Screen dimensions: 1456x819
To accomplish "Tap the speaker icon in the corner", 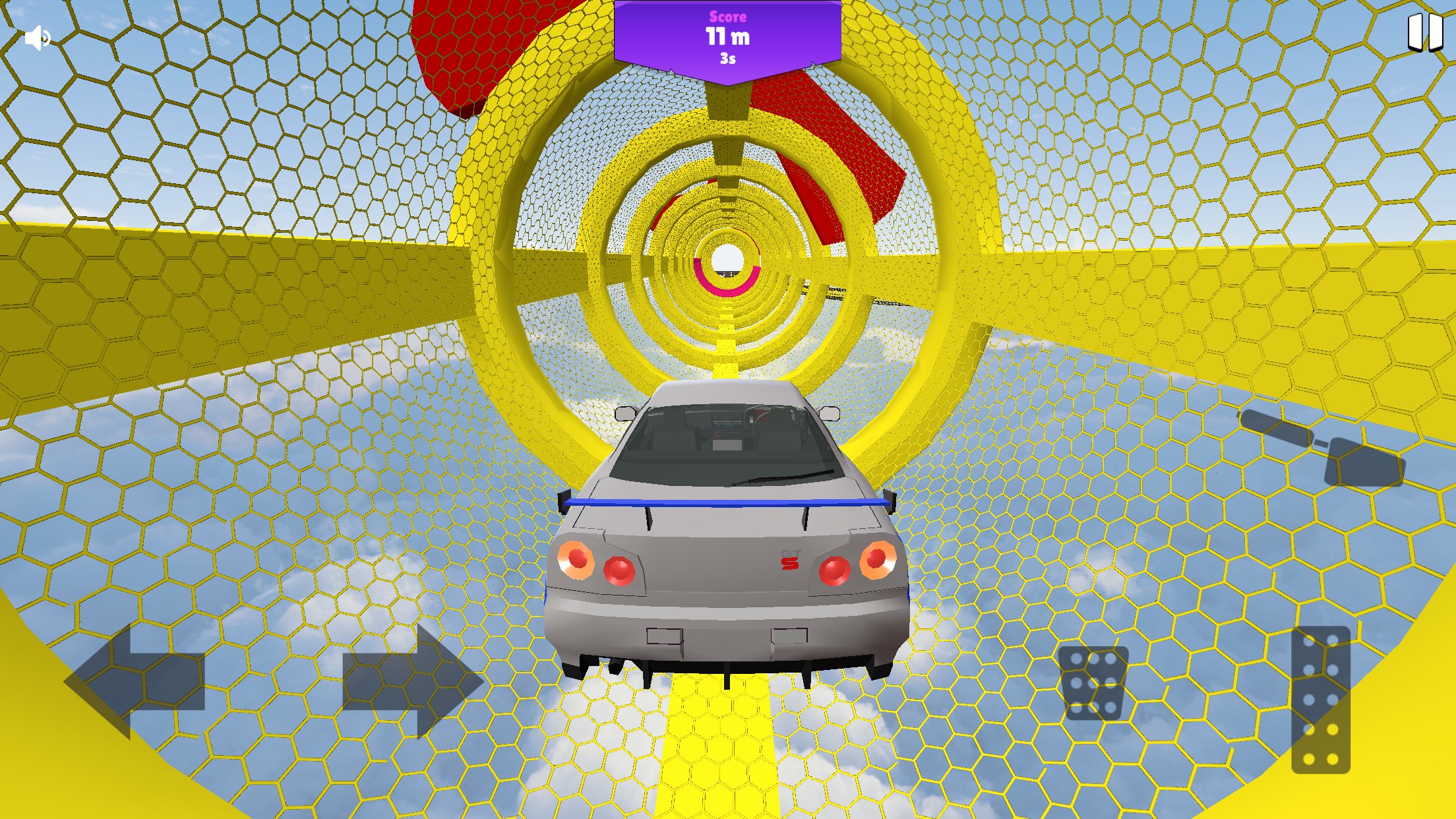I will (38, 38).
